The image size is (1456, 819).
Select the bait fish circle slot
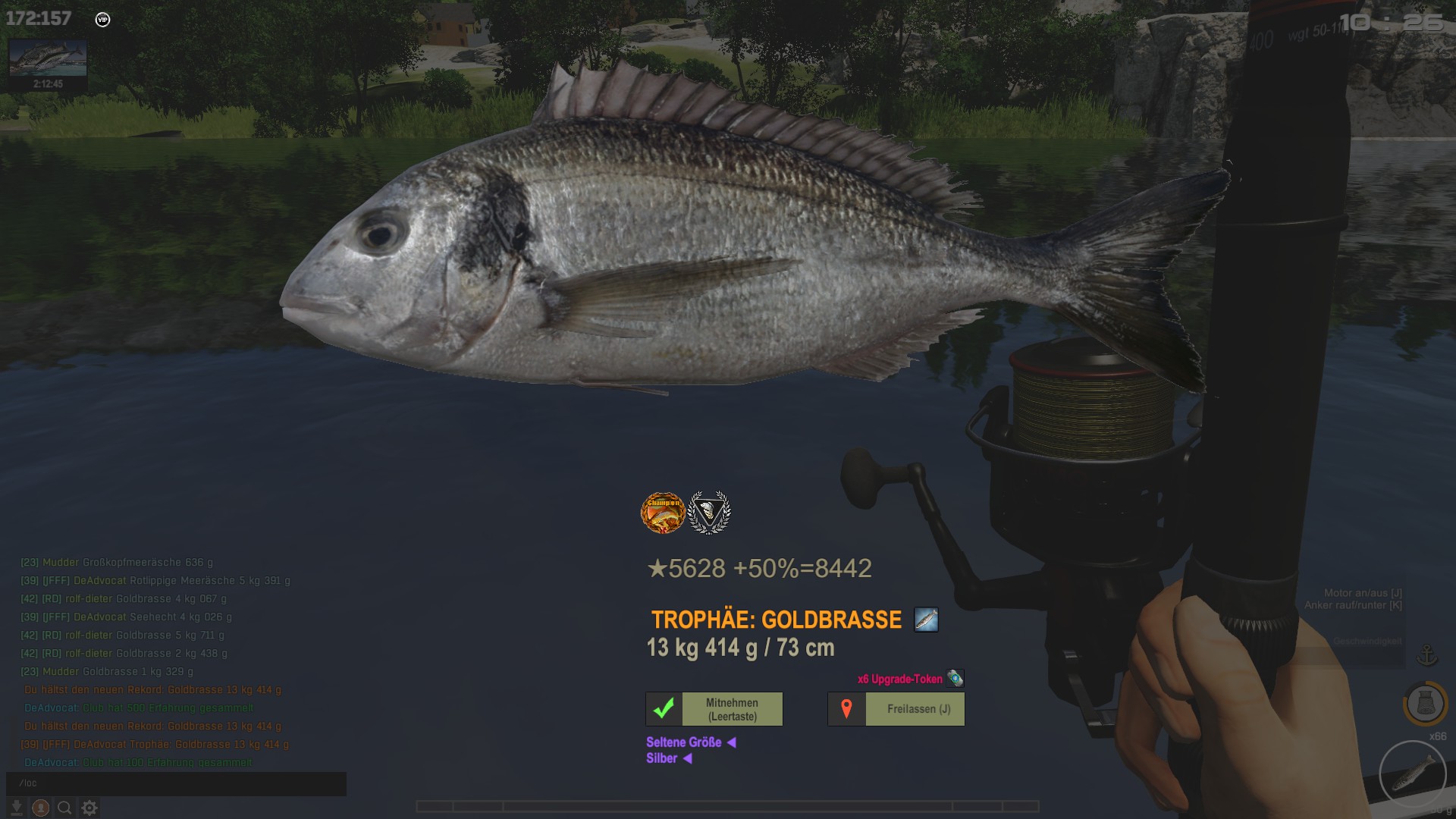tap(1413, 774)
